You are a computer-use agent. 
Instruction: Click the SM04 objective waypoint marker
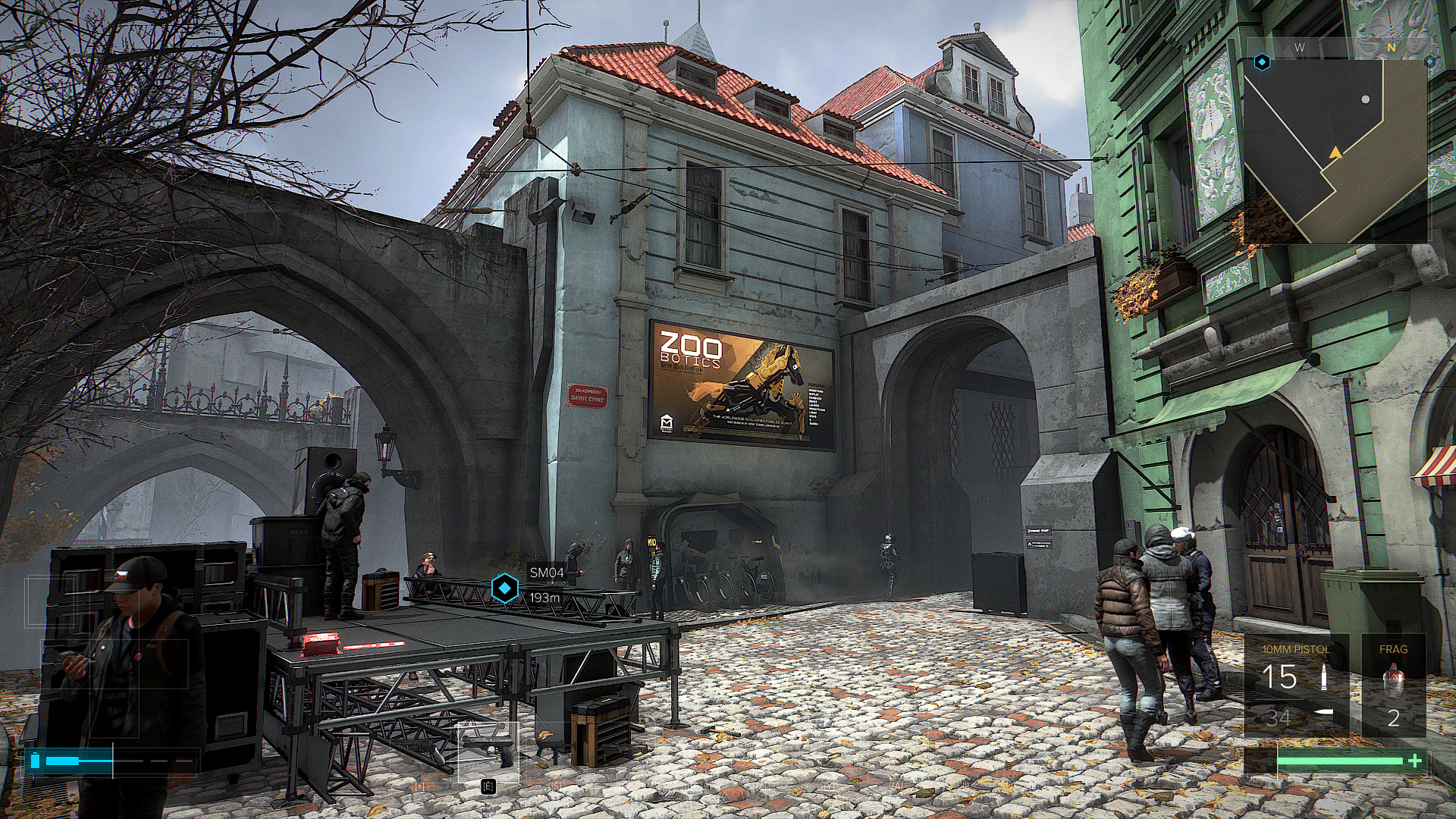[x=505, y=588]
